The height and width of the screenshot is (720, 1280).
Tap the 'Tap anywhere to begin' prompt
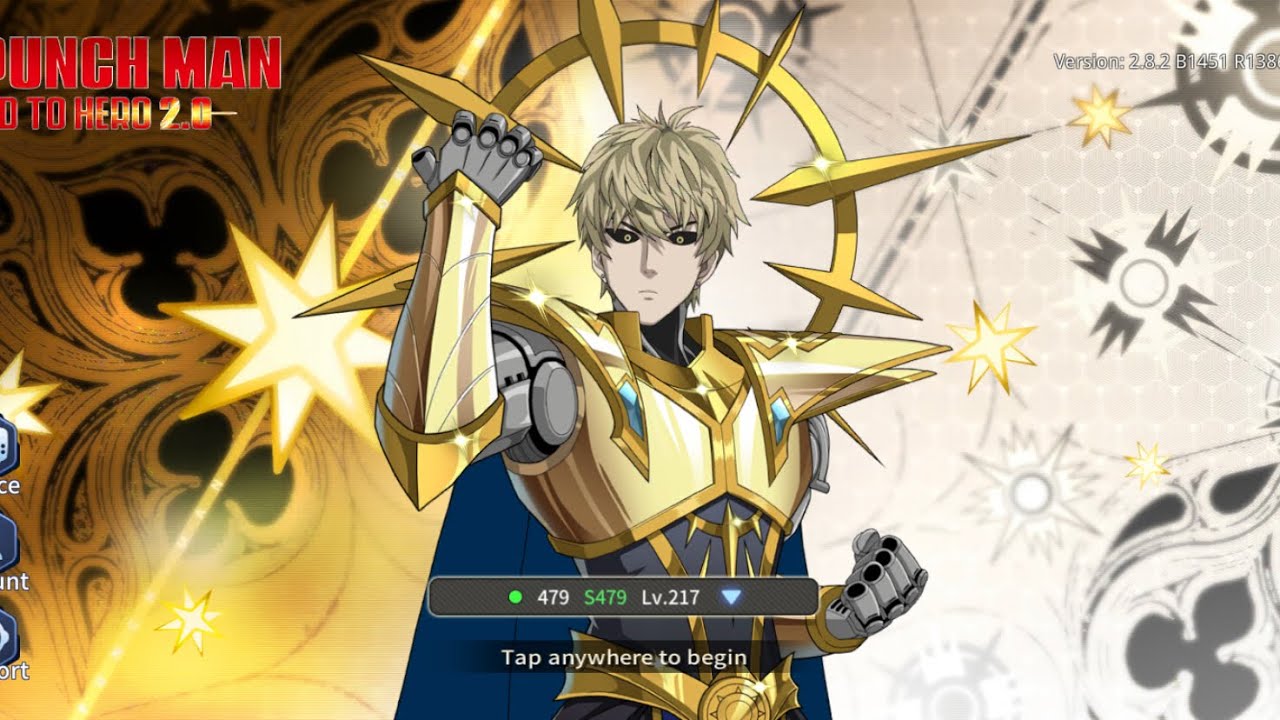(624, 657)
